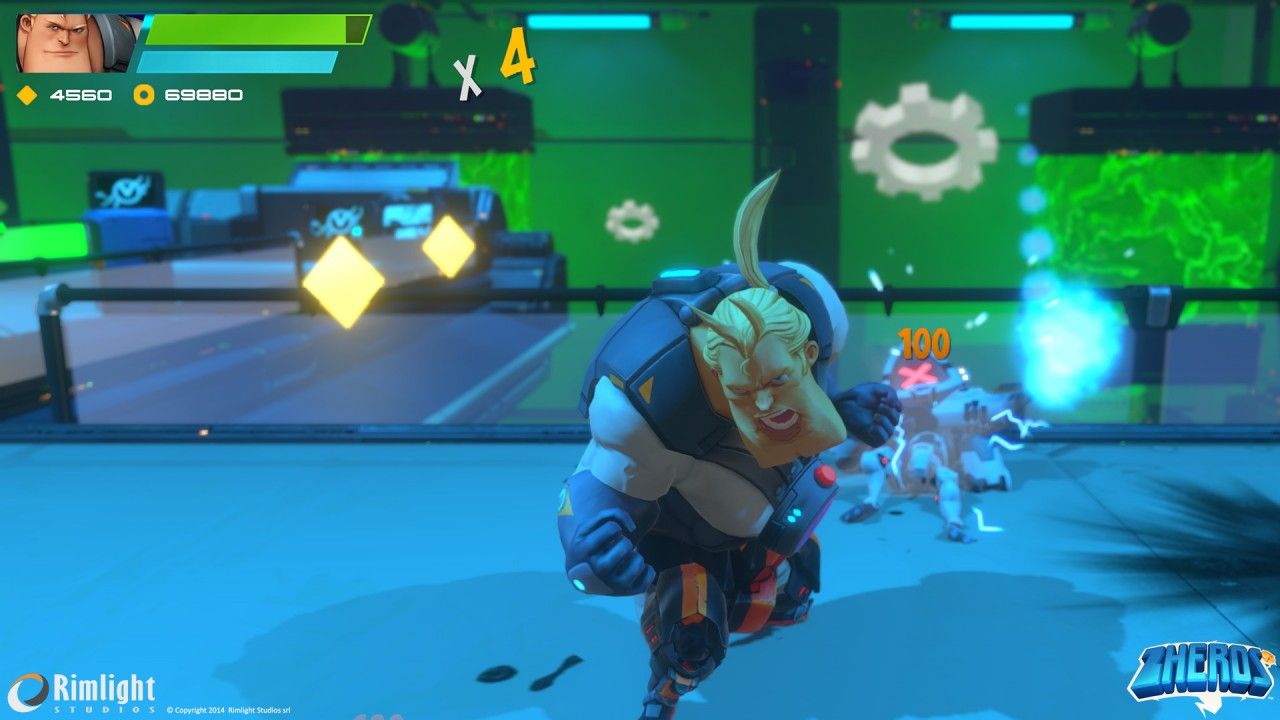Image resolution: width=1280 pixels, height=720 pixels.
Task: Select the yellow diamond currency icon
Action: pyautogui.click(x=26, y=94)
